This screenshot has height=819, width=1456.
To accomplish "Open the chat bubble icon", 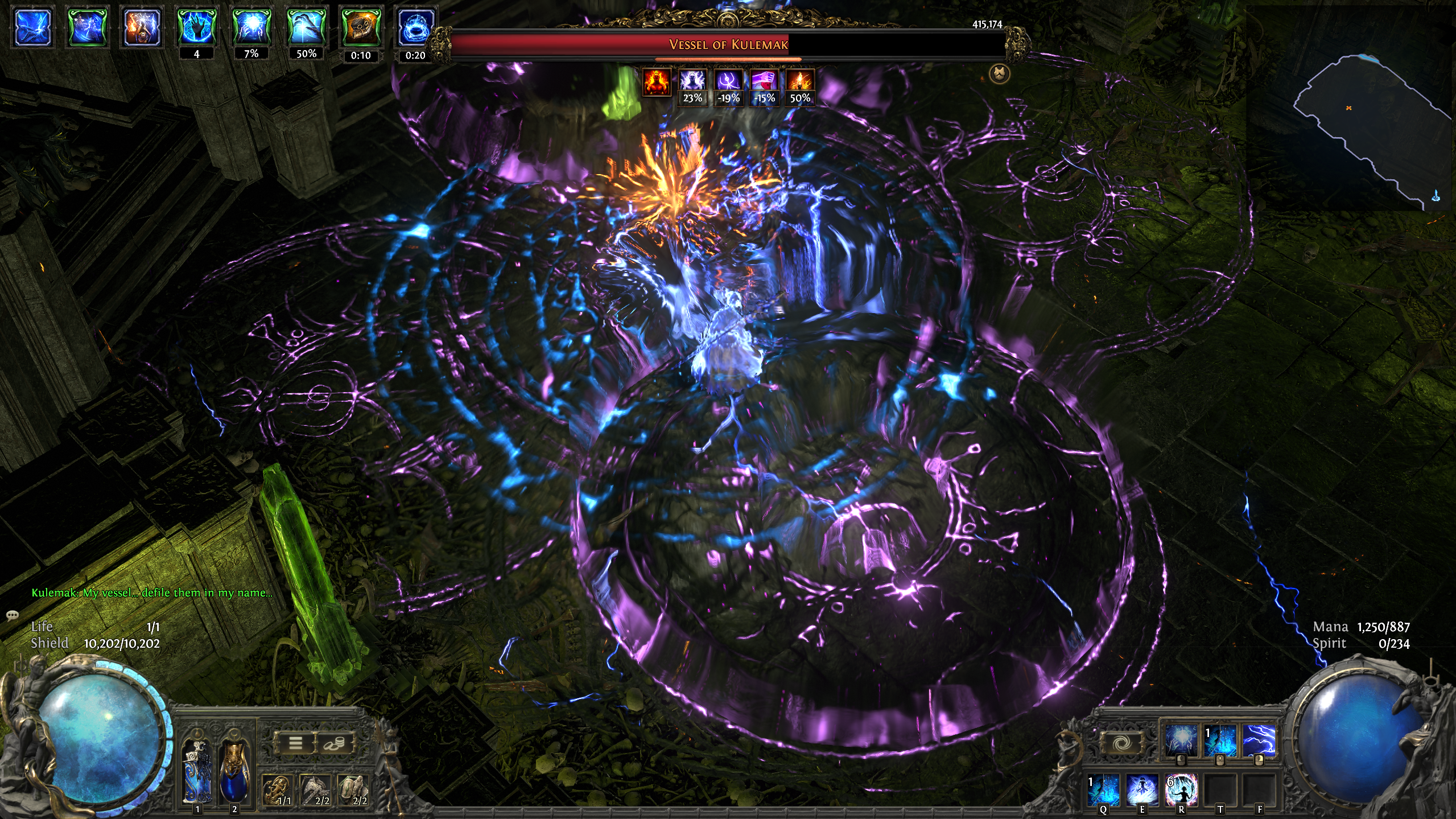I will pos(12,615).
